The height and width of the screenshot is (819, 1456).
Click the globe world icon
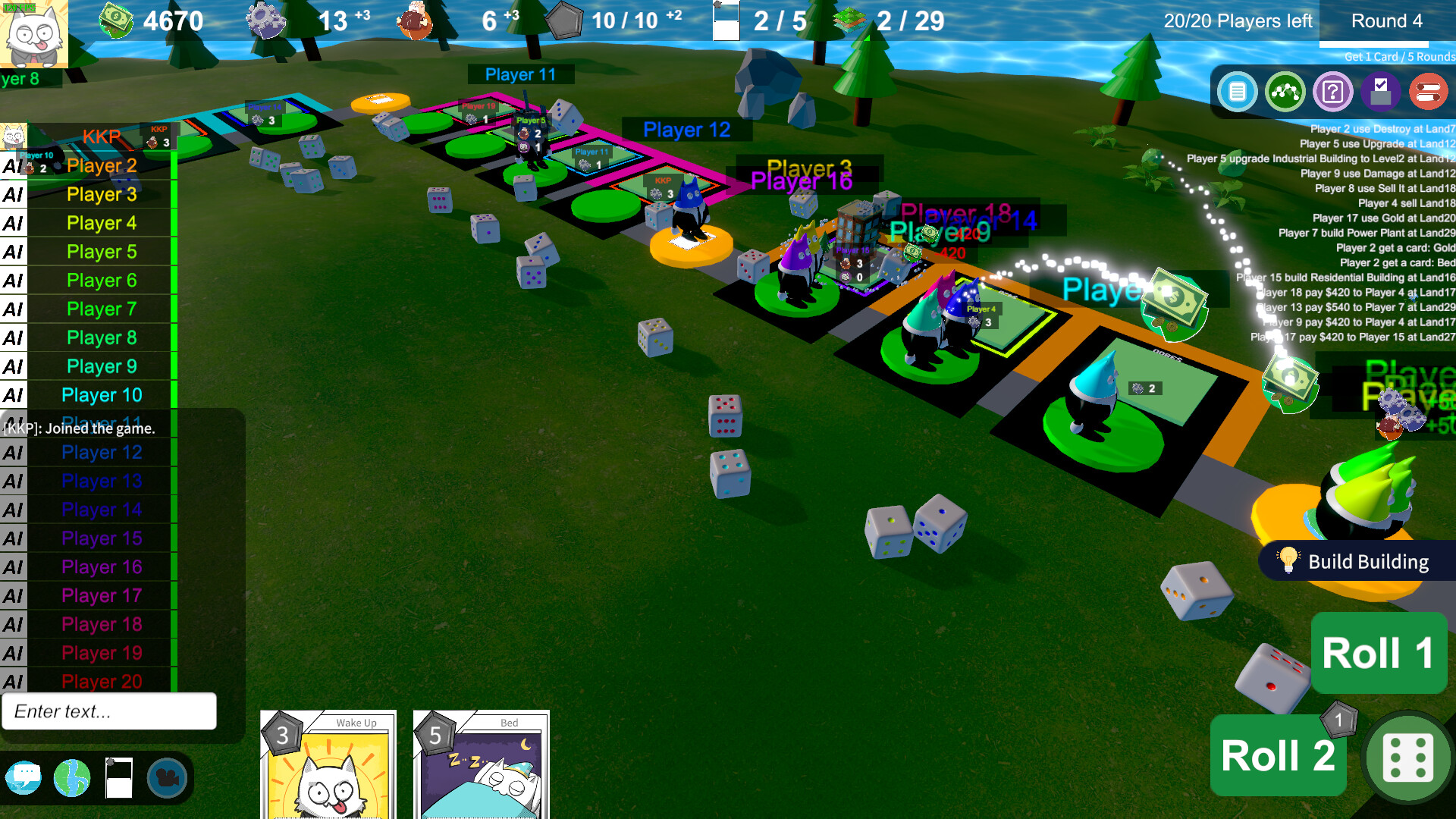click(x=73, y=777)
